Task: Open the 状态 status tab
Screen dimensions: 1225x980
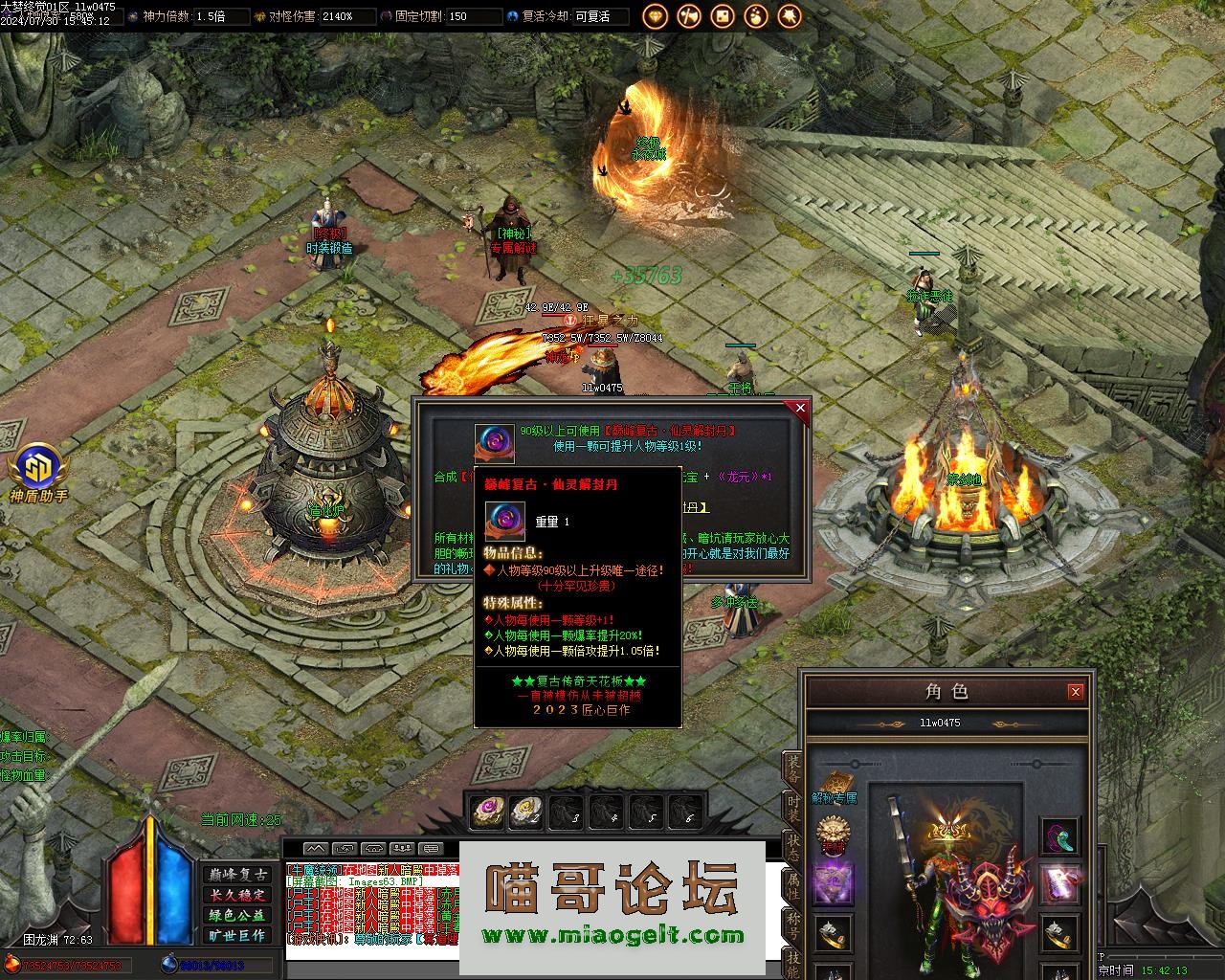Action: [793, 847]
